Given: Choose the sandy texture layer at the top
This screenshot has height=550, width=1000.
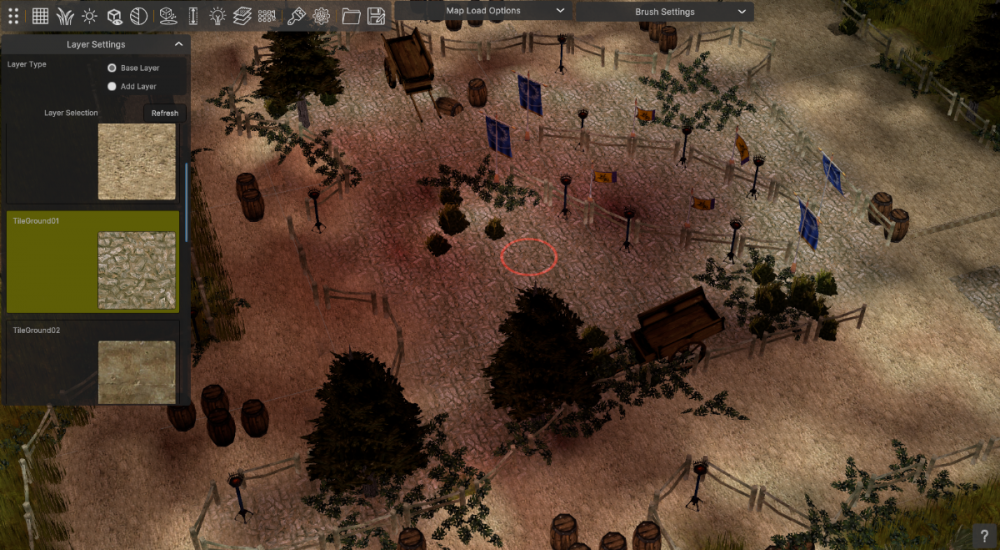Looking at the screenshot, I should point(136,161).
